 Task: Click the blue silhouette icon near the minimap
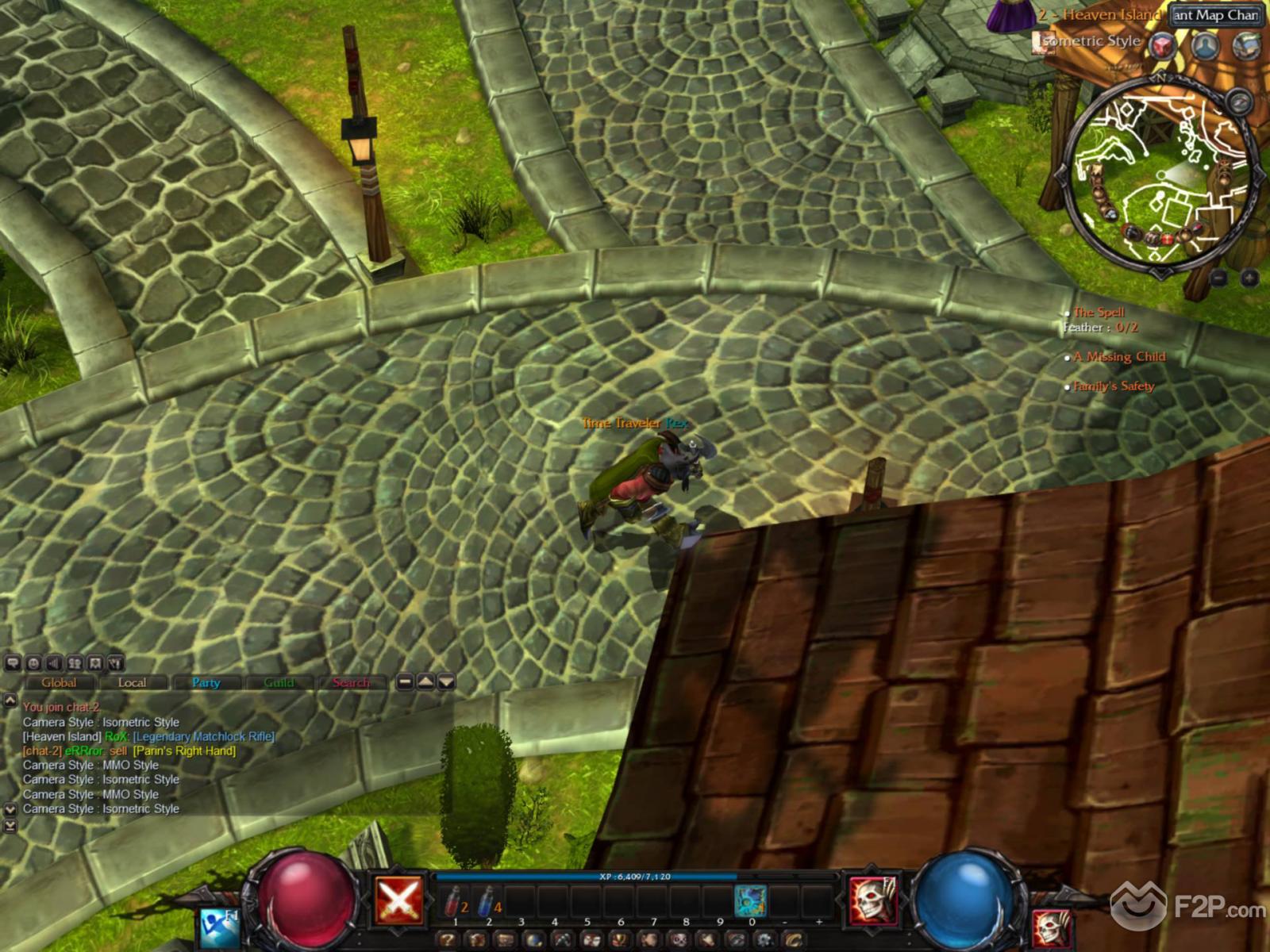pyautogui.click(x=1206, y=45)
